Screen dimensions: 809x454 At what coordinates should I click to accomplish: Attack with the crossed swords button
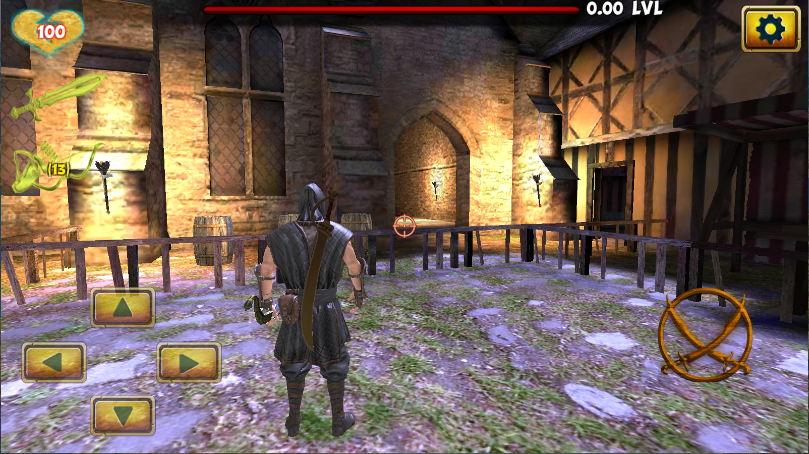[705, 334]
